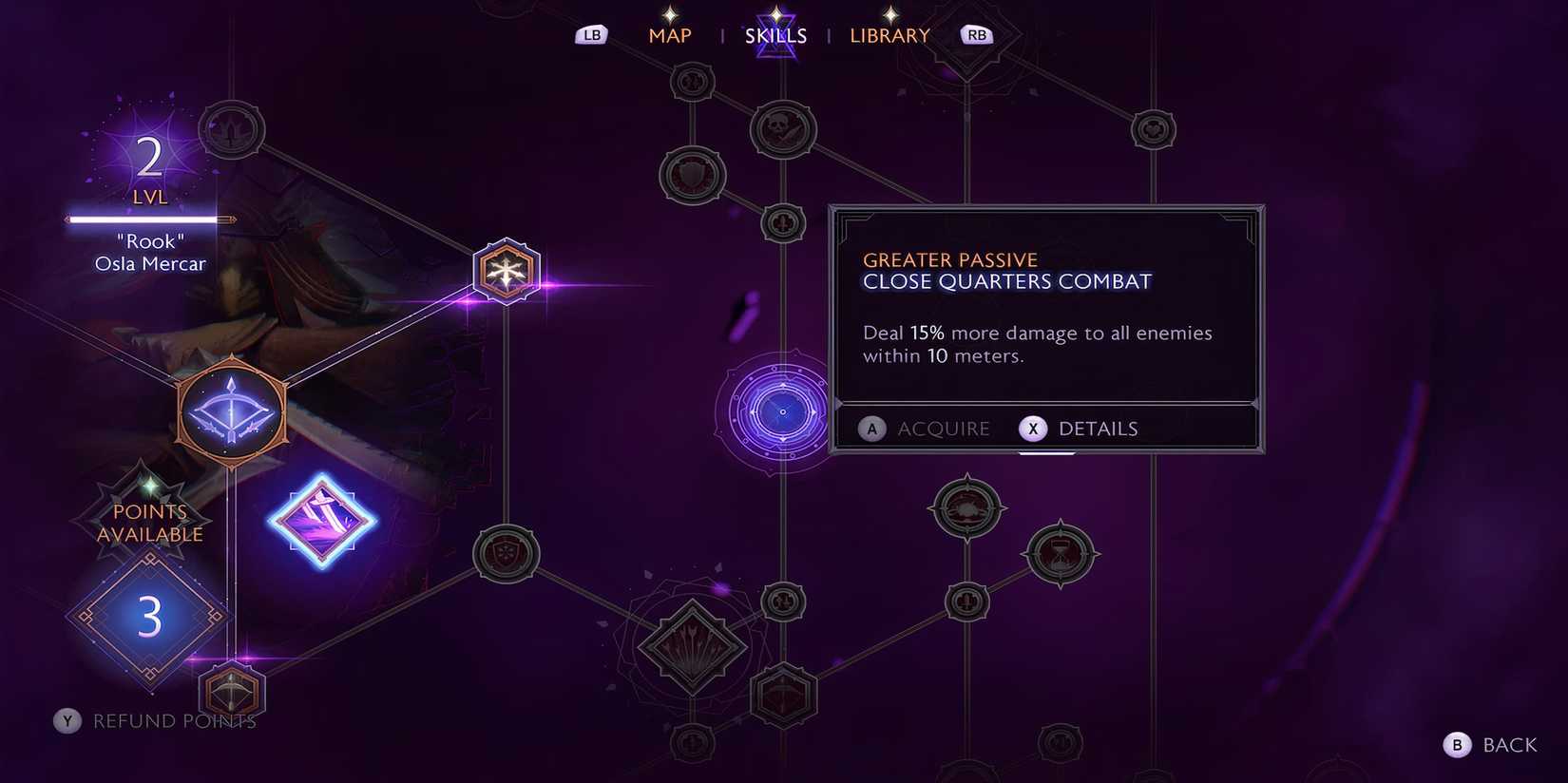
Task: Switch to the MAP tab
Action: [x=670, y=35]
